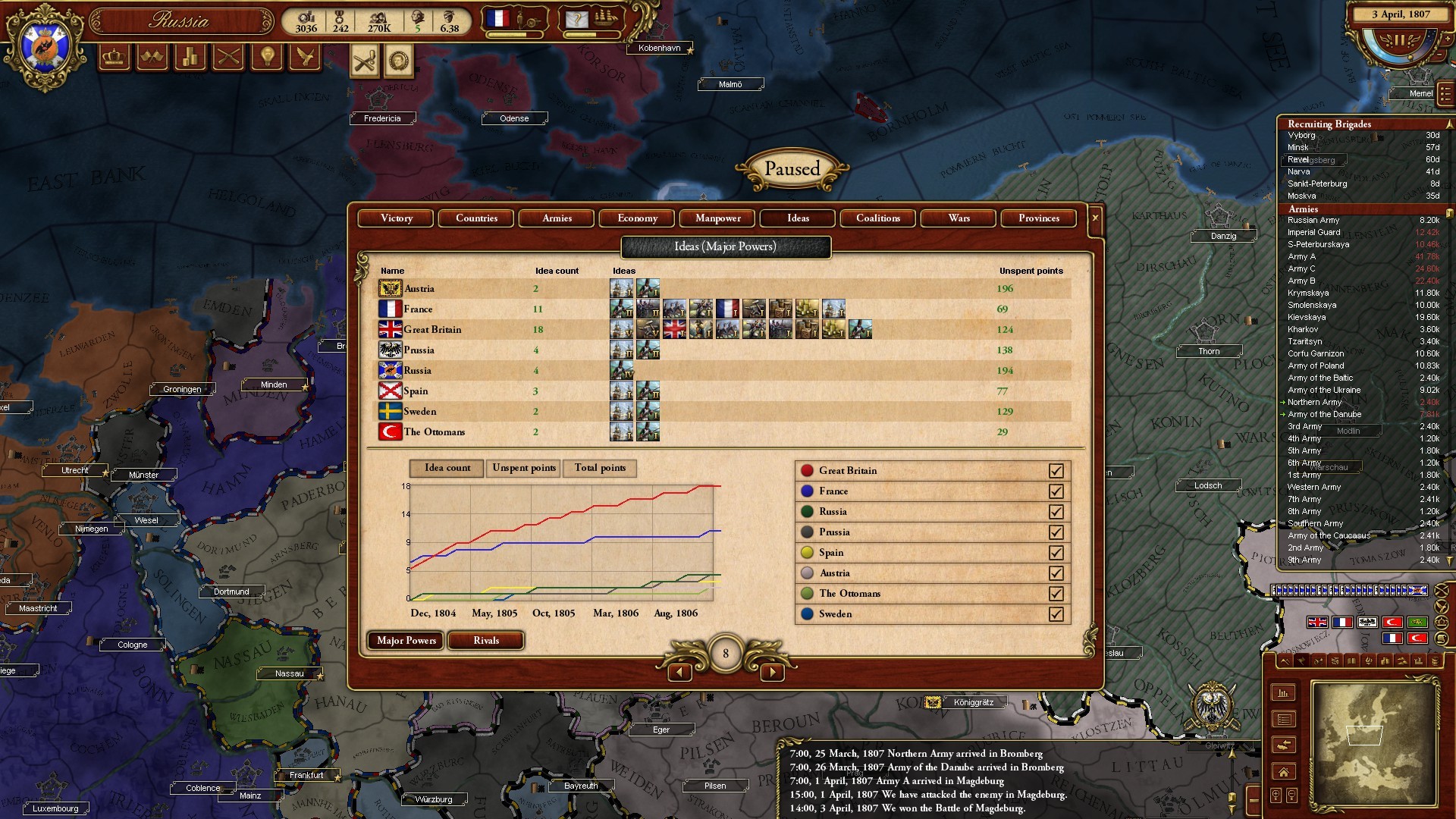
Task: Select the crossed flags icon on the toolbar
Action: [152, 57]
